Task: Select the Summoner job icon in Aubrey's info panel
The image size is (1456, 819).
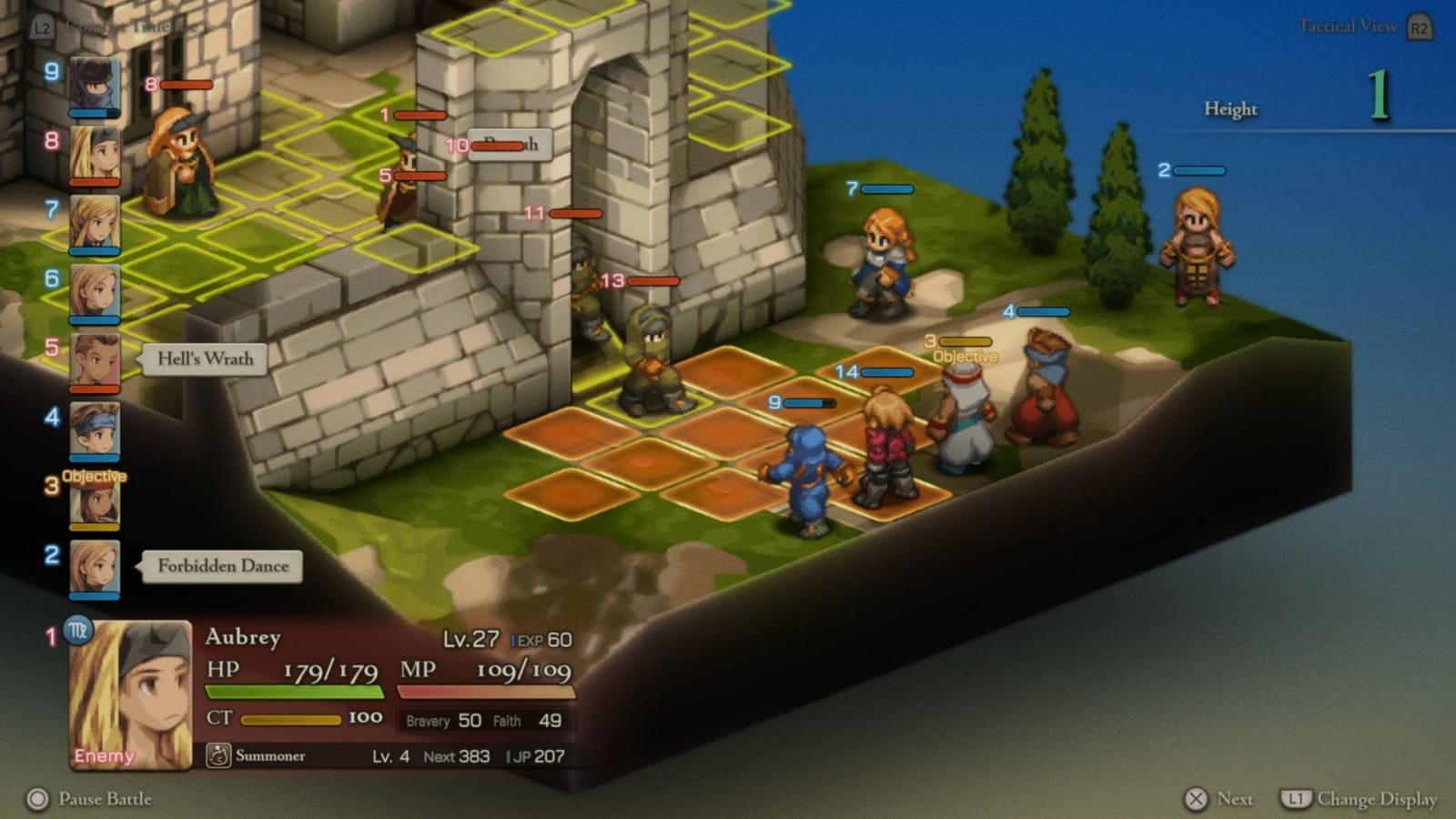Action: [x=217, y=755]
